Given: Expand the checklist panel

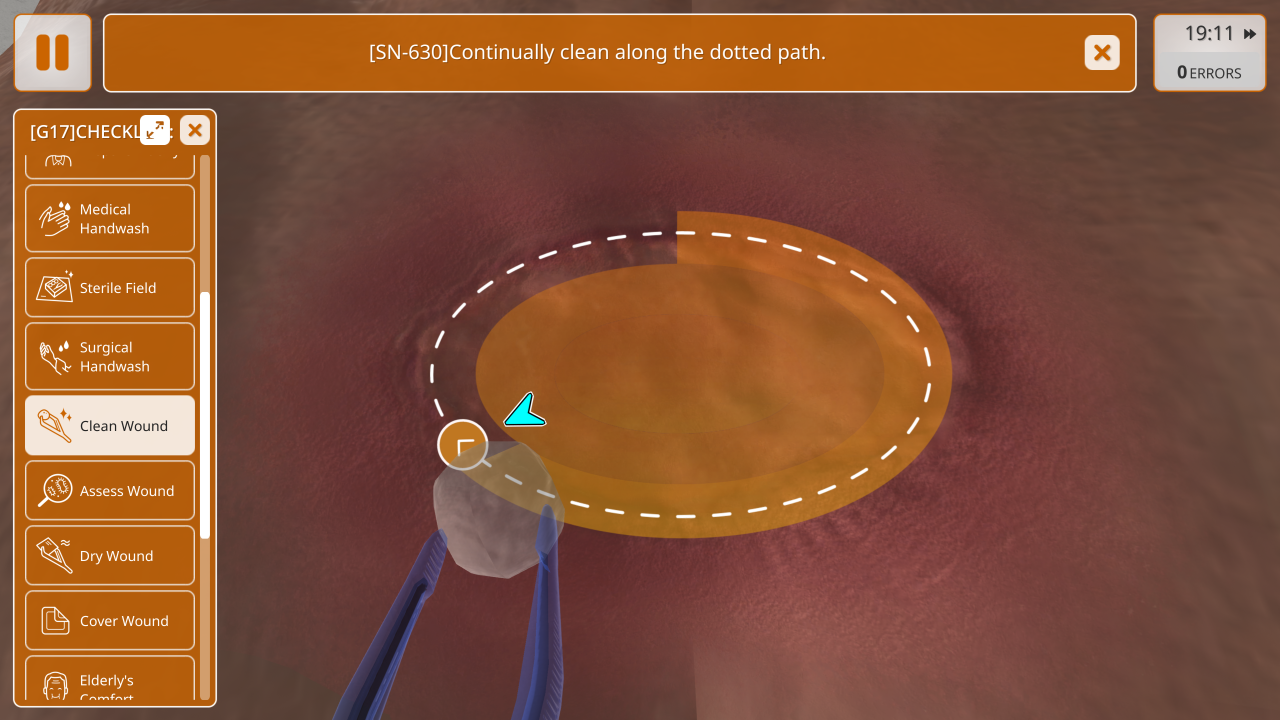Looking at the screenshot, I should (155, 130).
